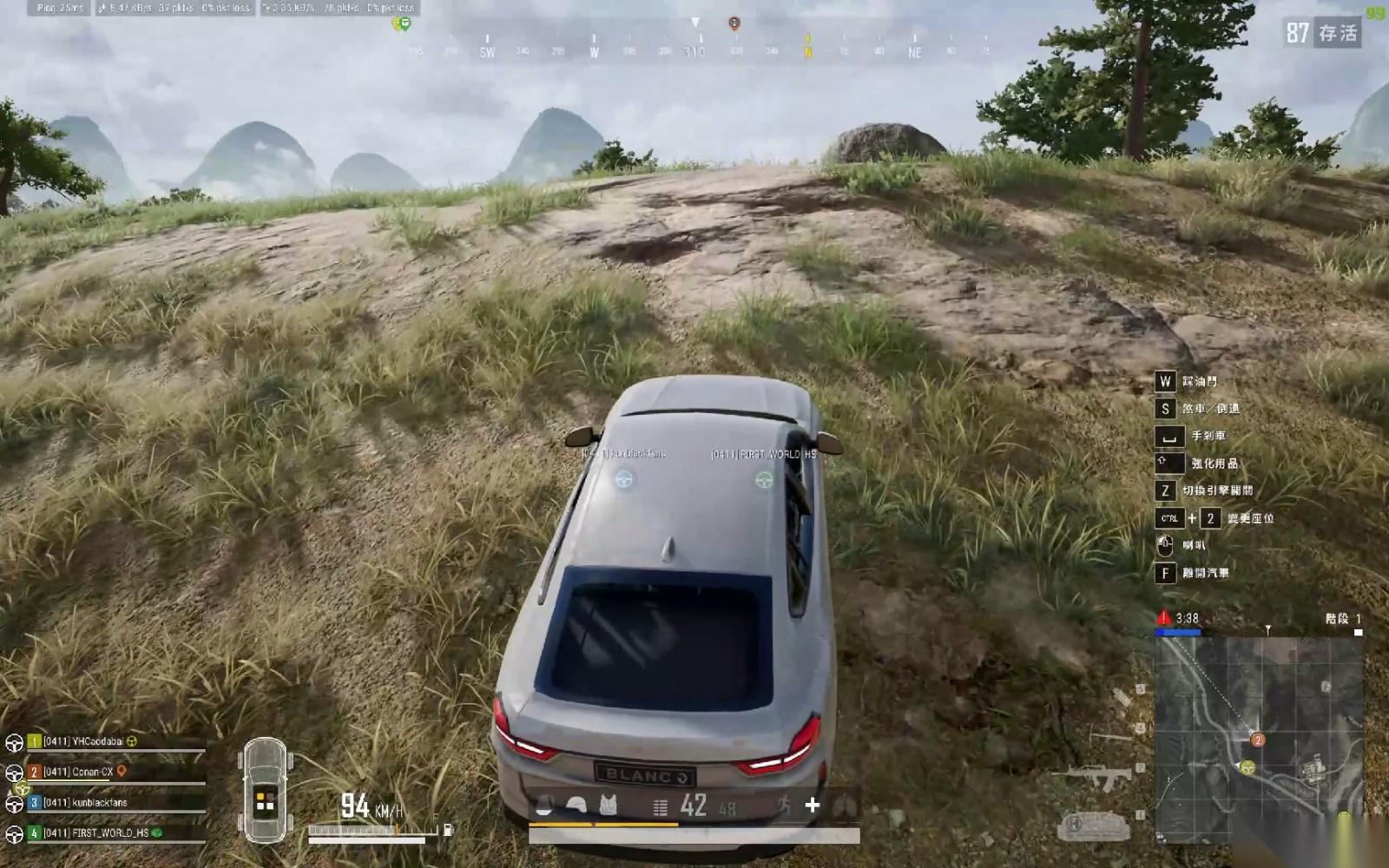Select teammate YHCaodabai in squad list
1389x868 pixels.
(x=83, y=741)
